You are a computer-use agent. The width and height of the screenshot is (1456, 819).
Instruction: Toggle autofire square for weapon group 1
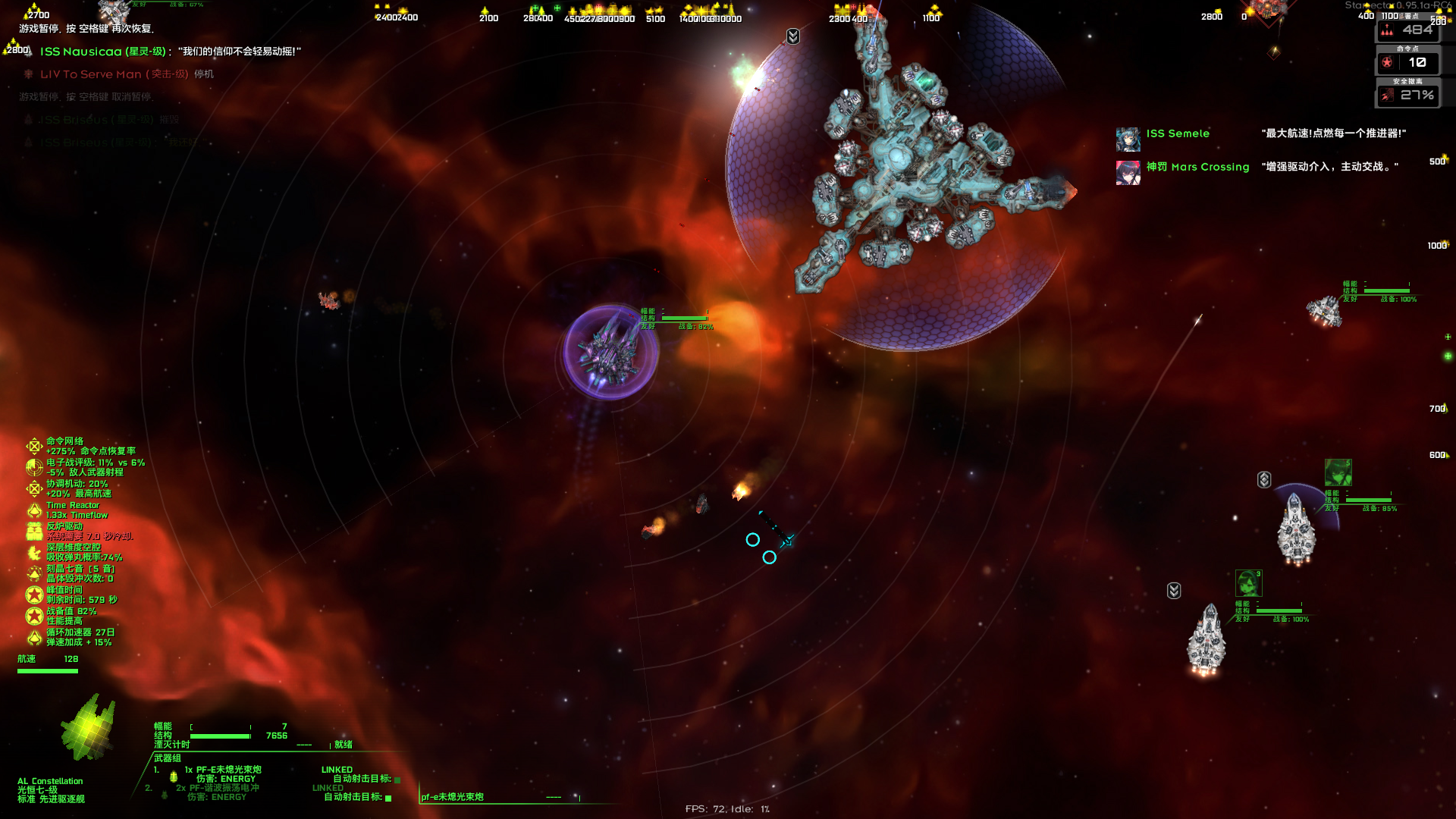pyautogui.click(x=397, y=780)
